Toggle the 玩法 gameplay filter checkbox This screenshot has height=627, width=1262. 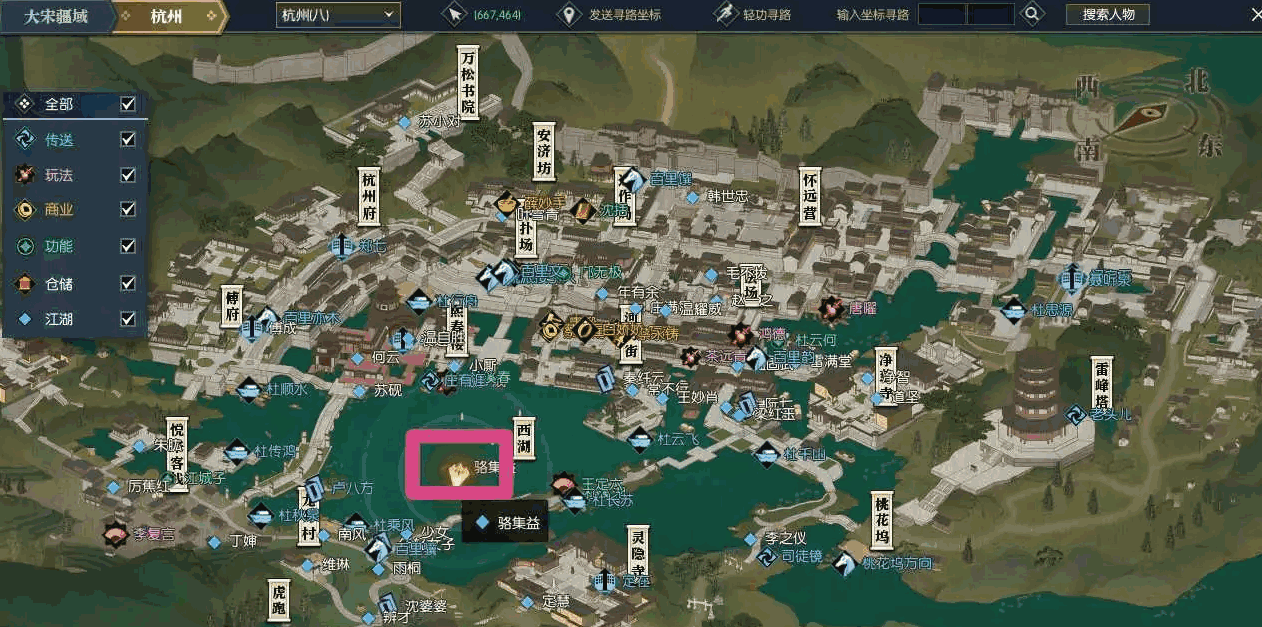[128, 175]
